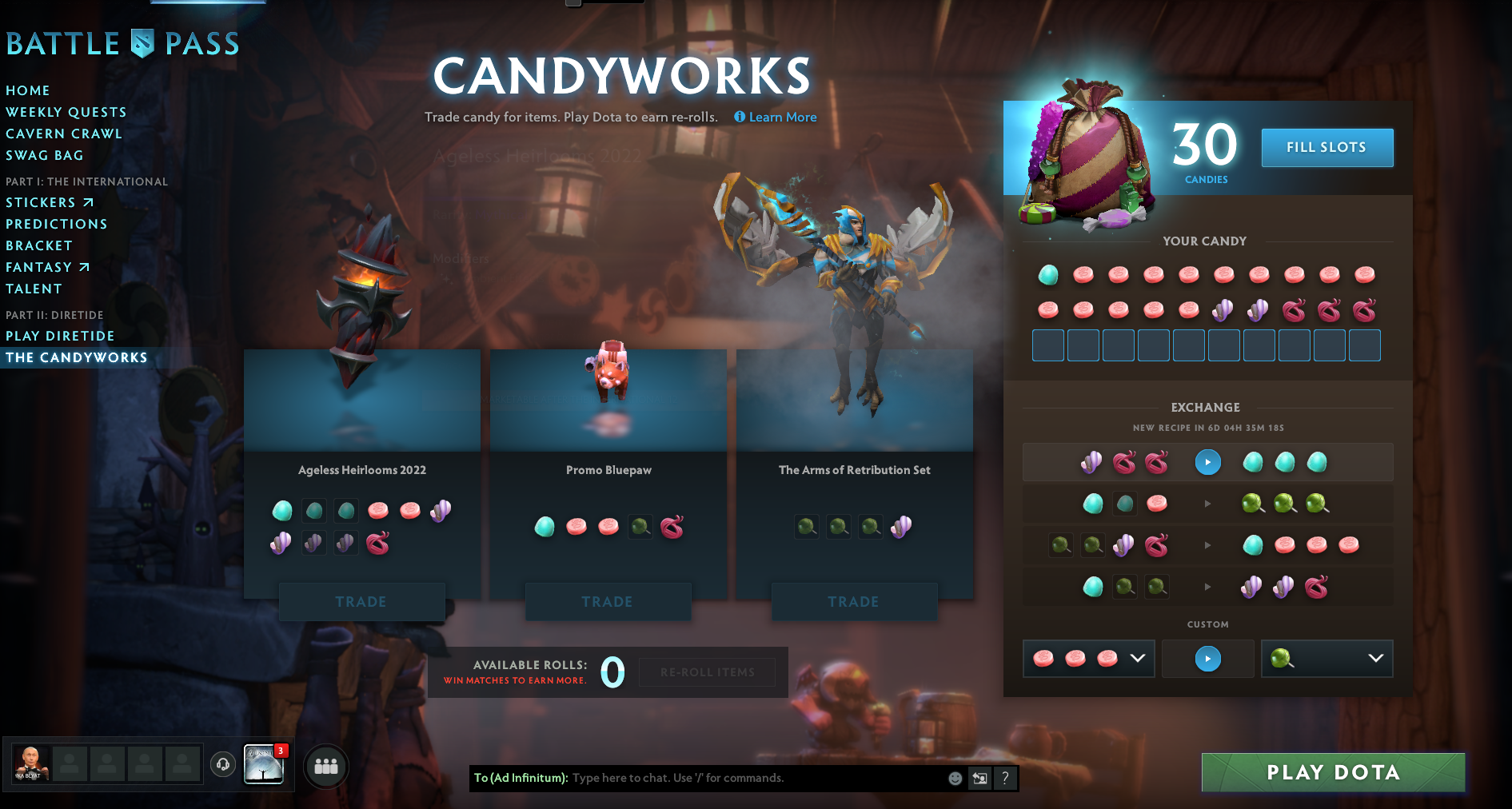The width and height of the screenshot is (1512, 809).
Task: Open chat commands help via question mark icon
Action: pos(1005,778)
